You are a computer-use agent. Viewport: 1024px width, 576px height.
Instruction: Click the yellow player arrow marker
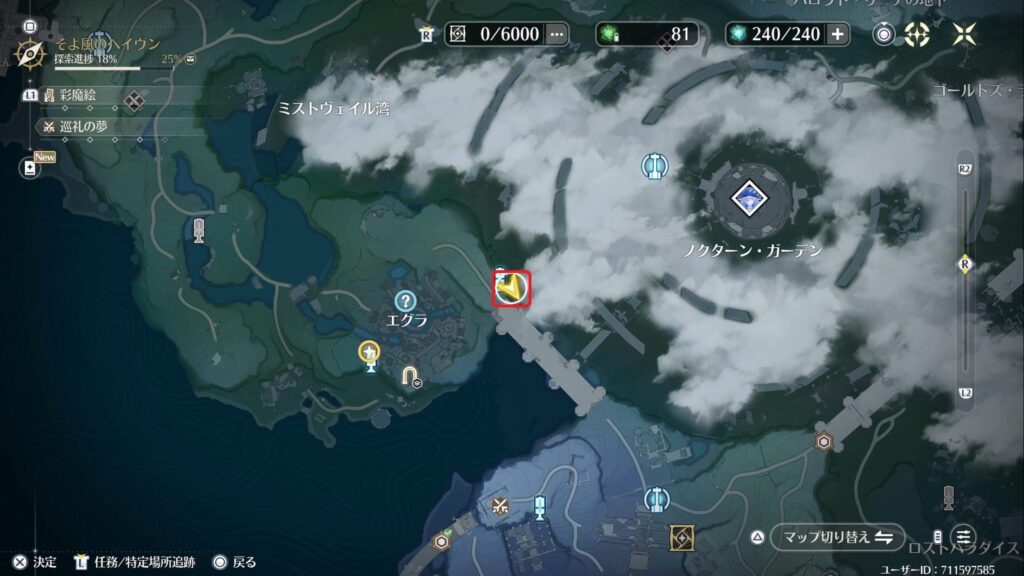[x=511, y=288]
